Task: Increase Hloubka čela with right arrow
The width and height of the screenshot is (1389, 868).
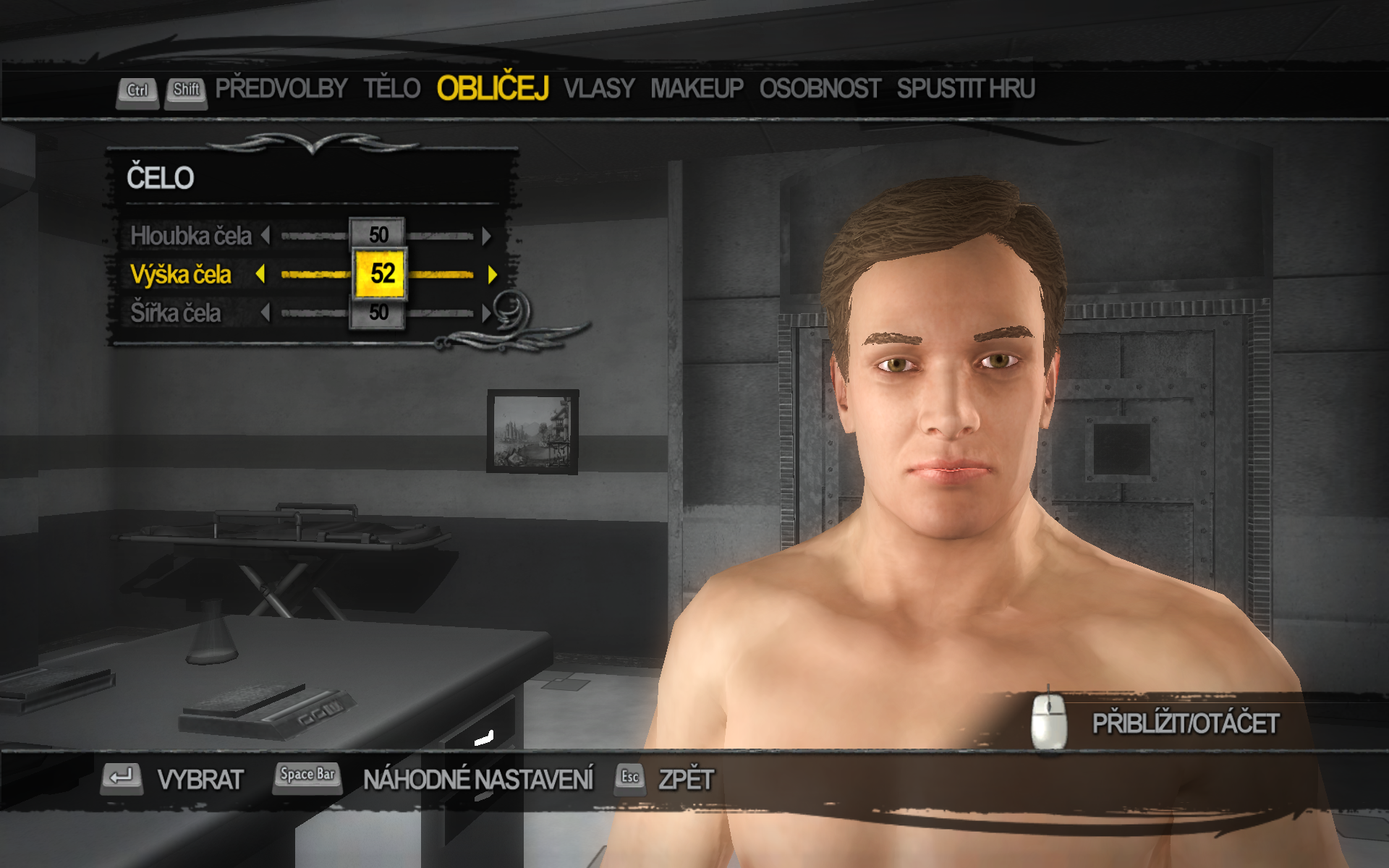Action: 487,236
